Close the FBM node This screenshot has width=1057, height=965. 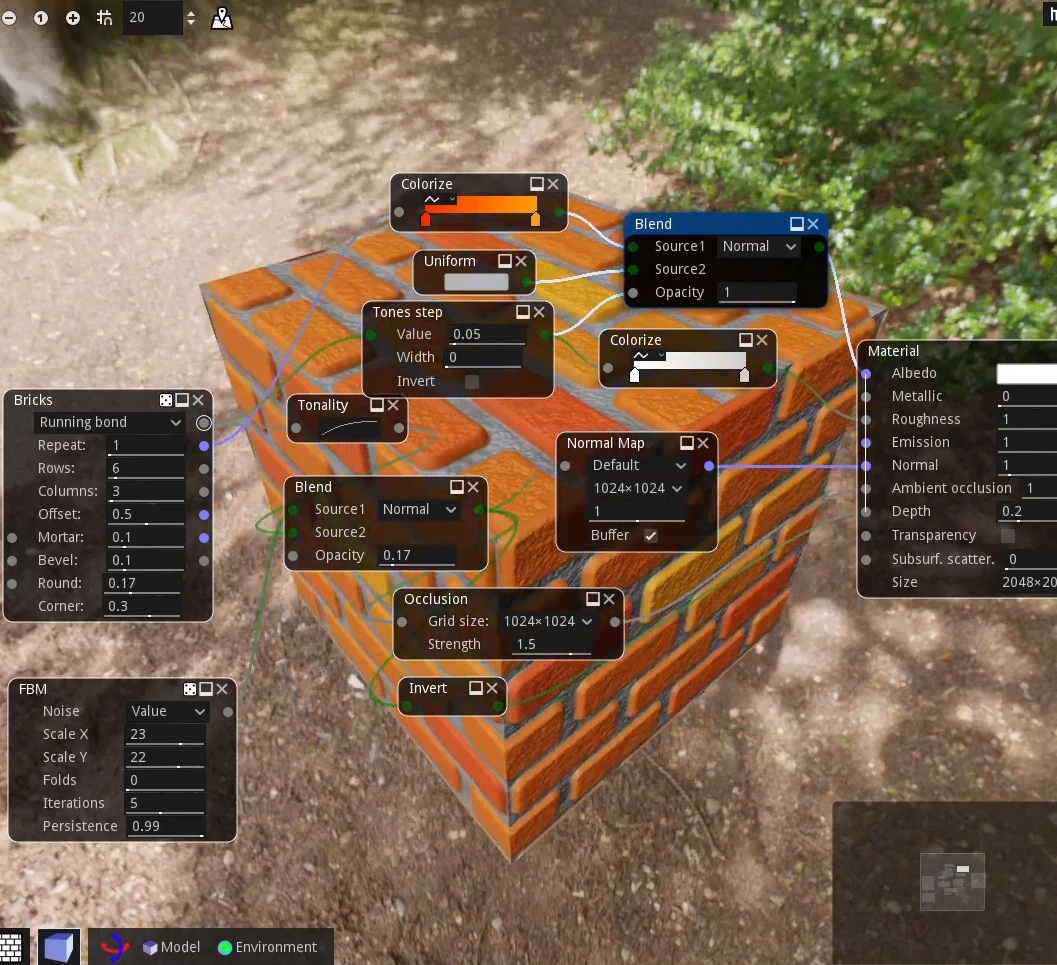222,689
